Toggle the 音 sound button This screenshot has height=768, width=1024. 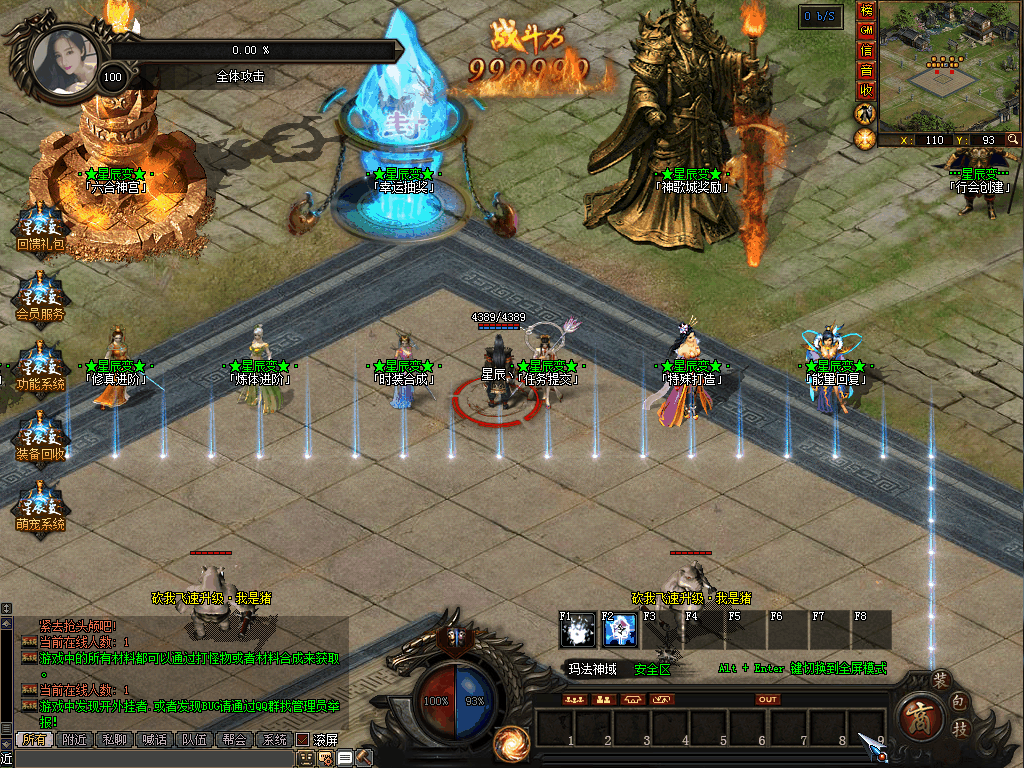[x=866, y=69]
